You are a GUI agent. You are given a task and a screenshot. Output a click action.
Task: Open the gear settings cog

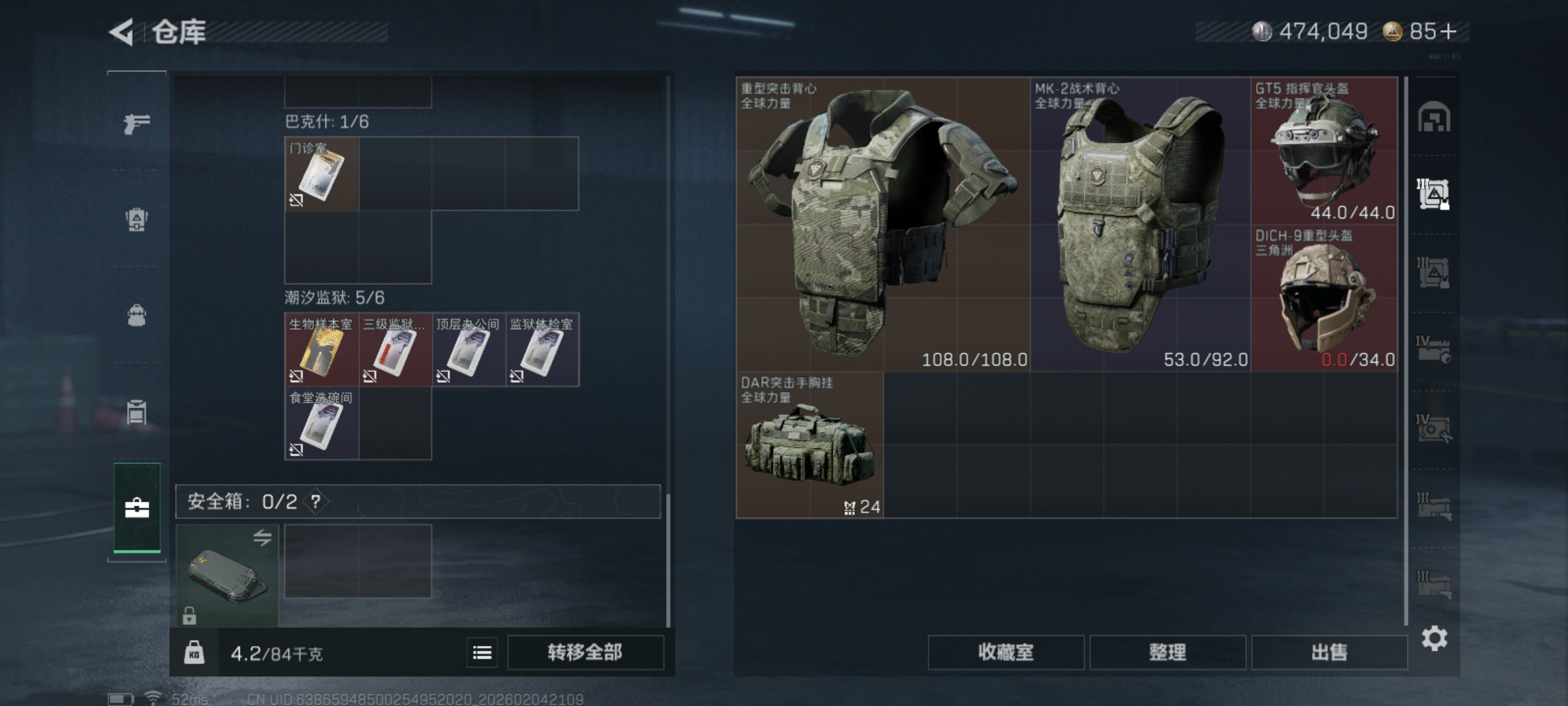pos(1434,638)
